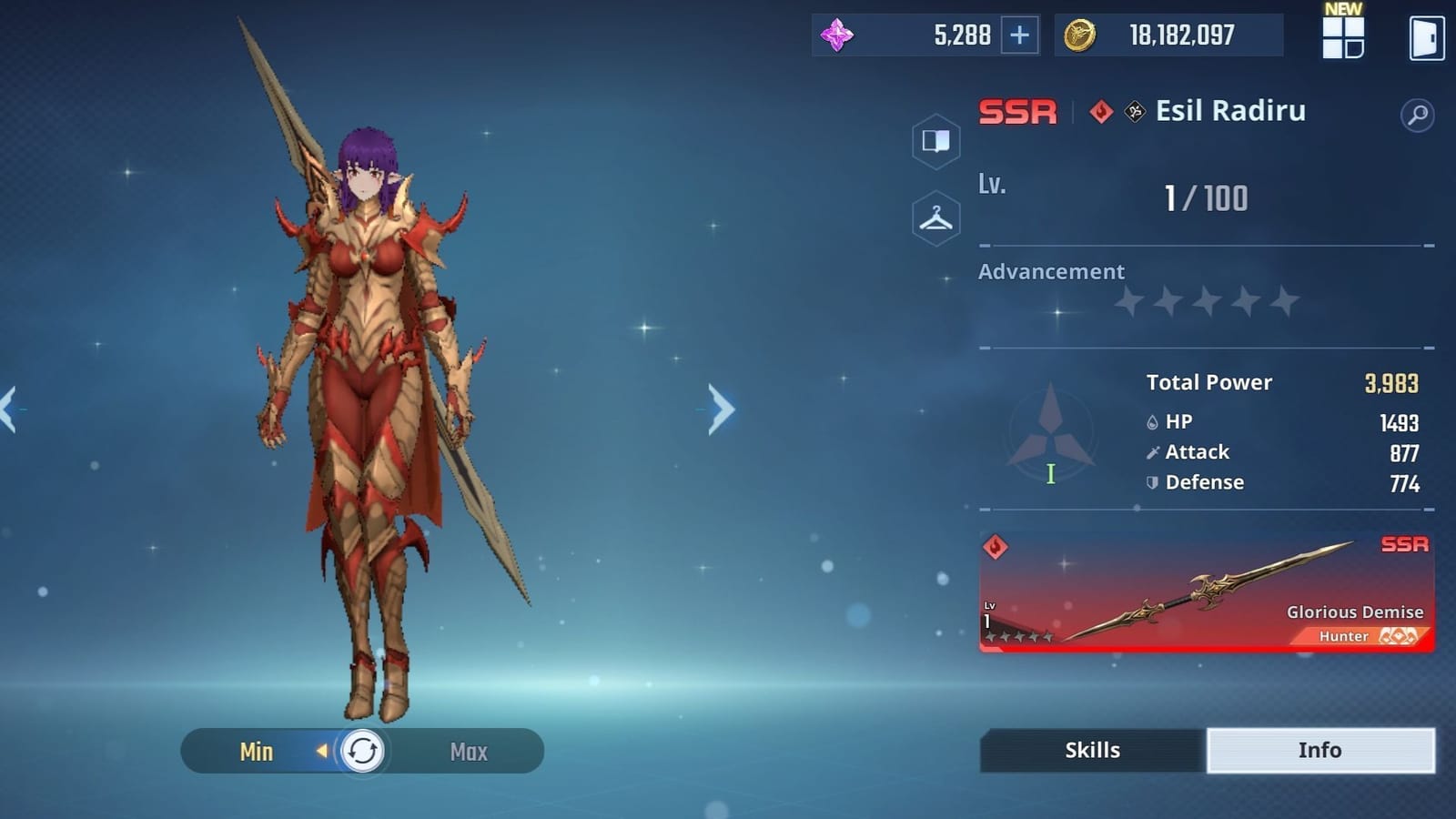Click left arrow to view previous character
1456x819 pixels.
[x=7, y=409]
